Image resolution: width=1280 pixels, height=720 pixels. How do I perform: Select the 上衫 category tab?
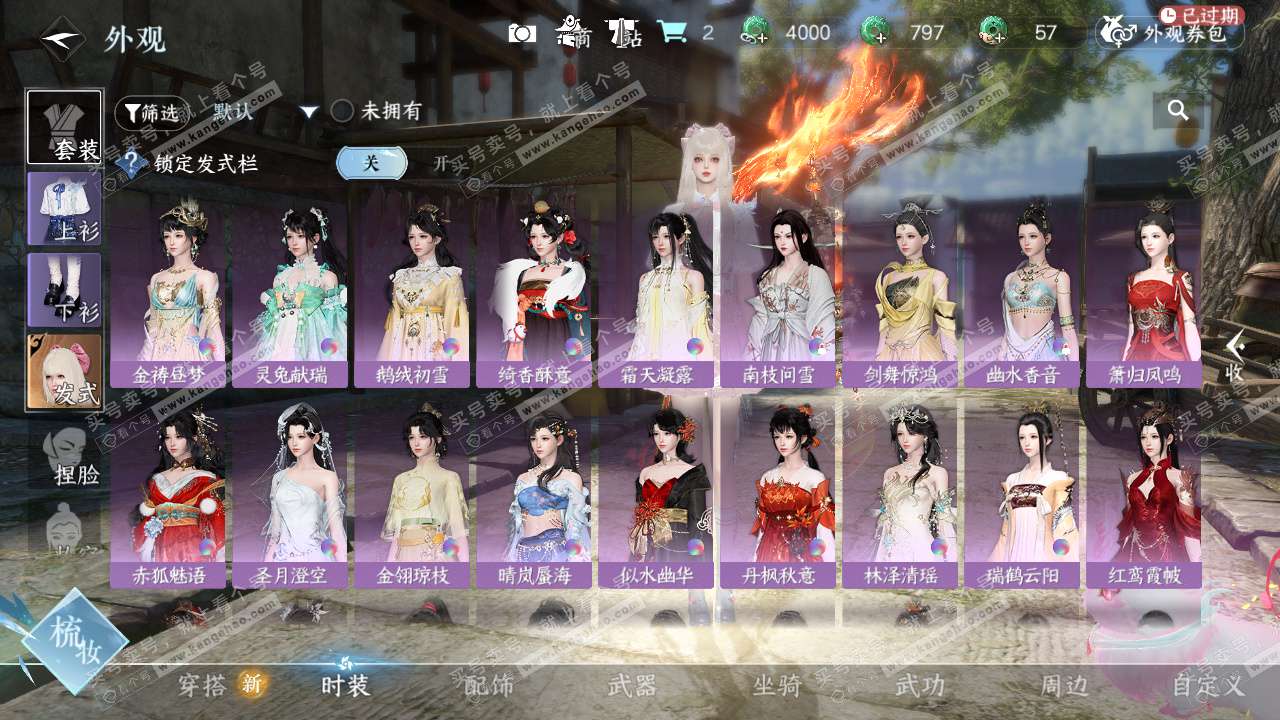click(65, 208)
